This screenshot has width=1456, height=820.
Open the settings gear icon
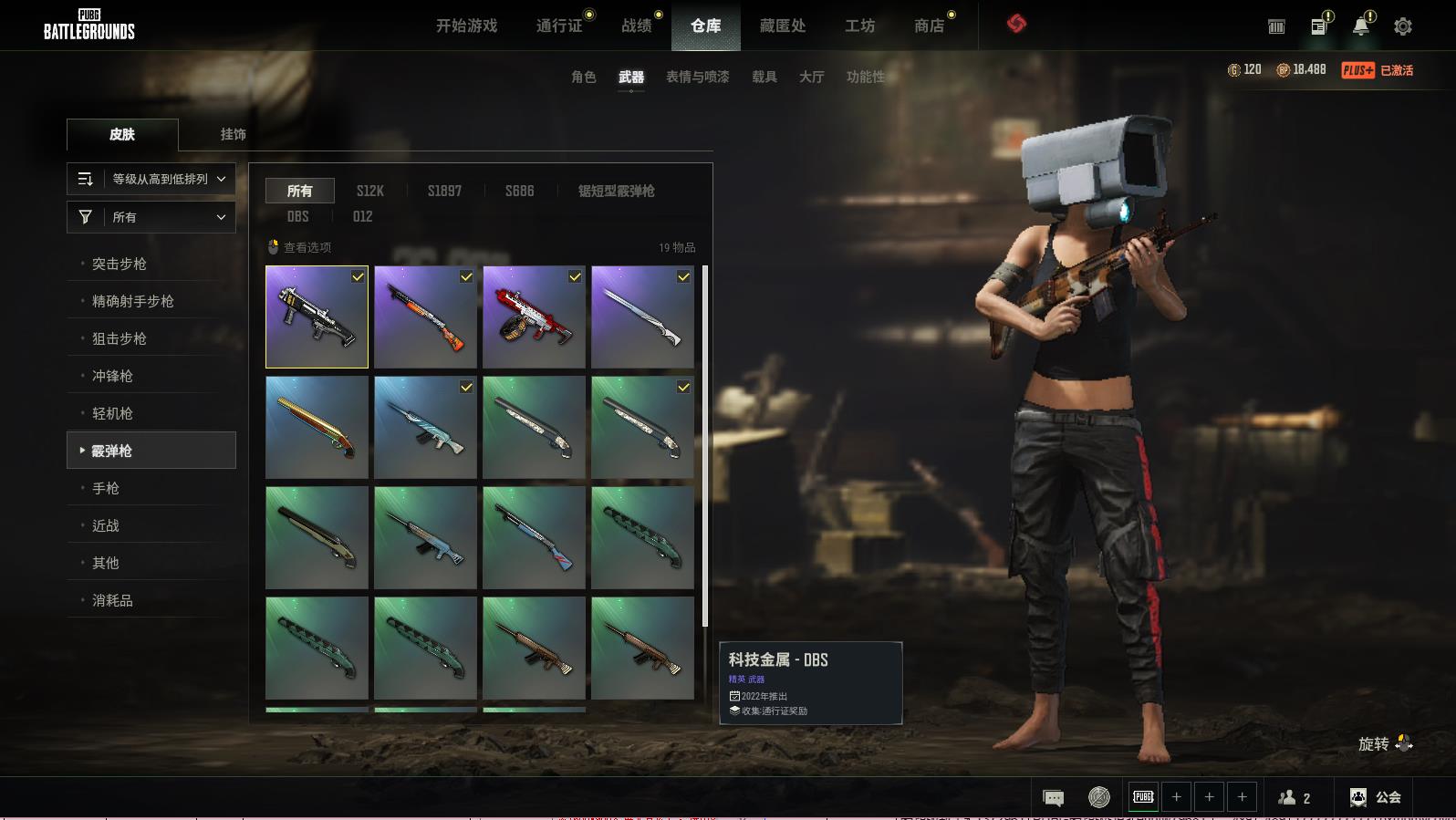click(1403, 26)
